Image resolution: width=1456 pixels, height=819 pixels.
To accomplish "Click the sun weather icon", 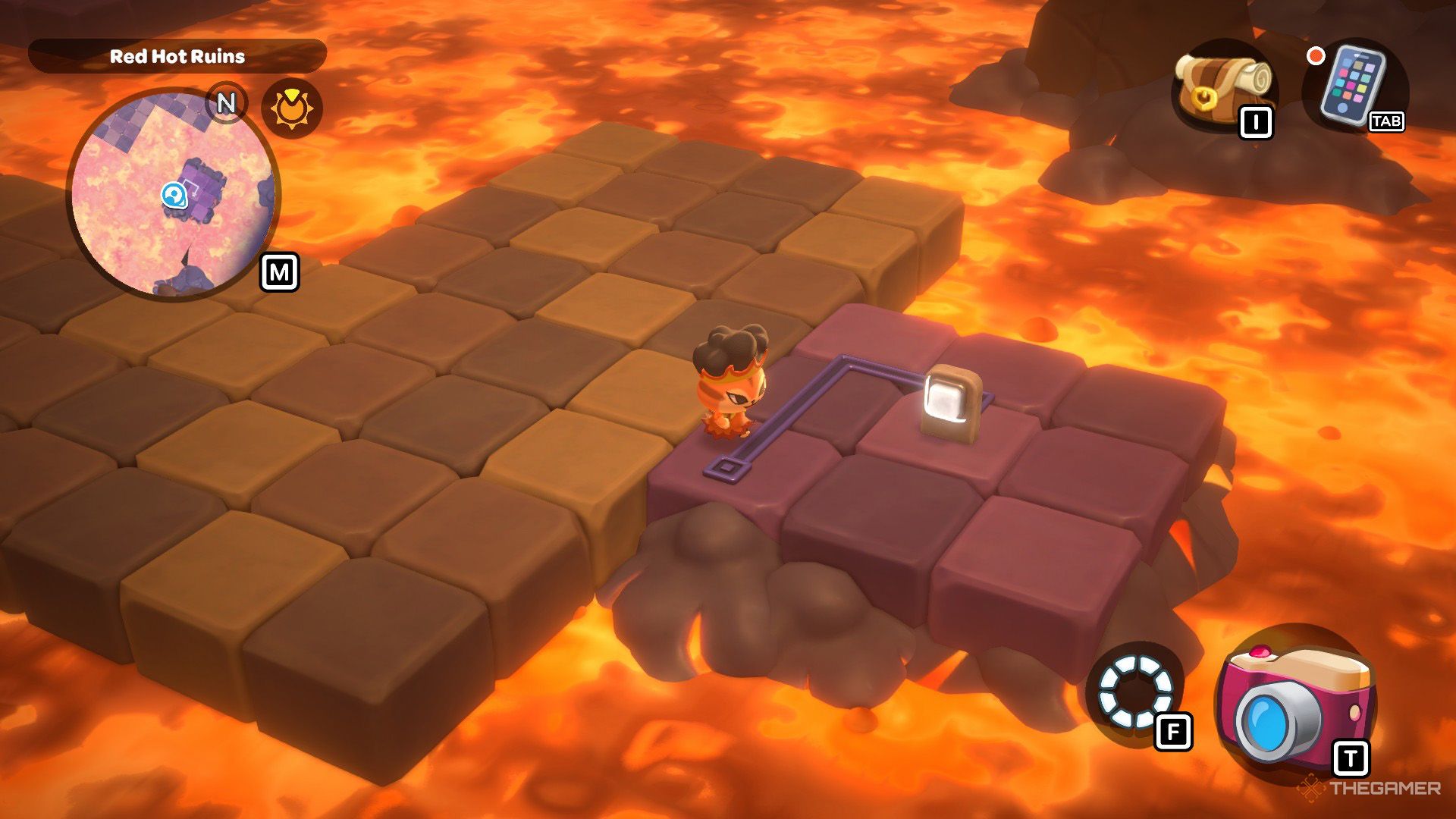I will pos(291,109).
